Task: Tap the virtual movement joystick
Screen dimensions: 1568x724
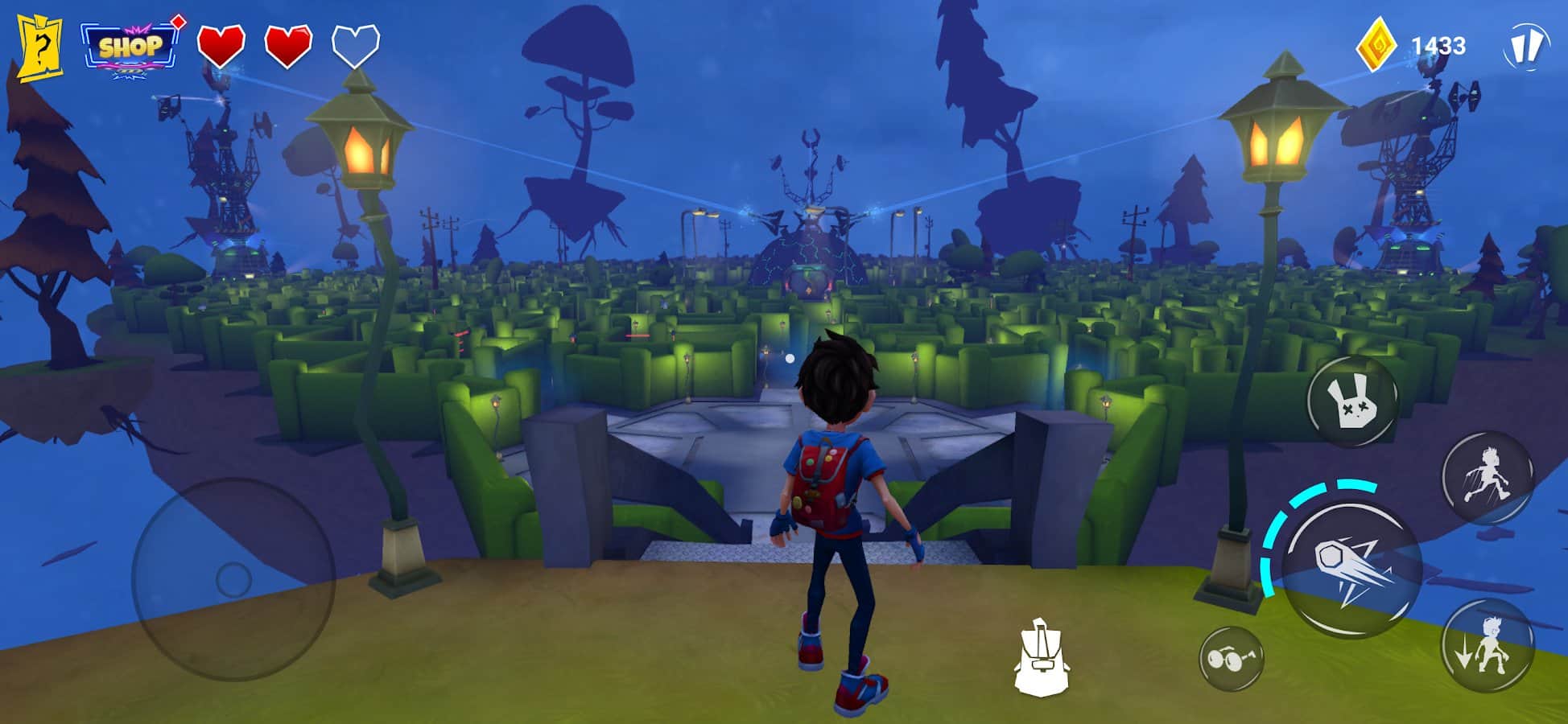Action: point(233,578)
